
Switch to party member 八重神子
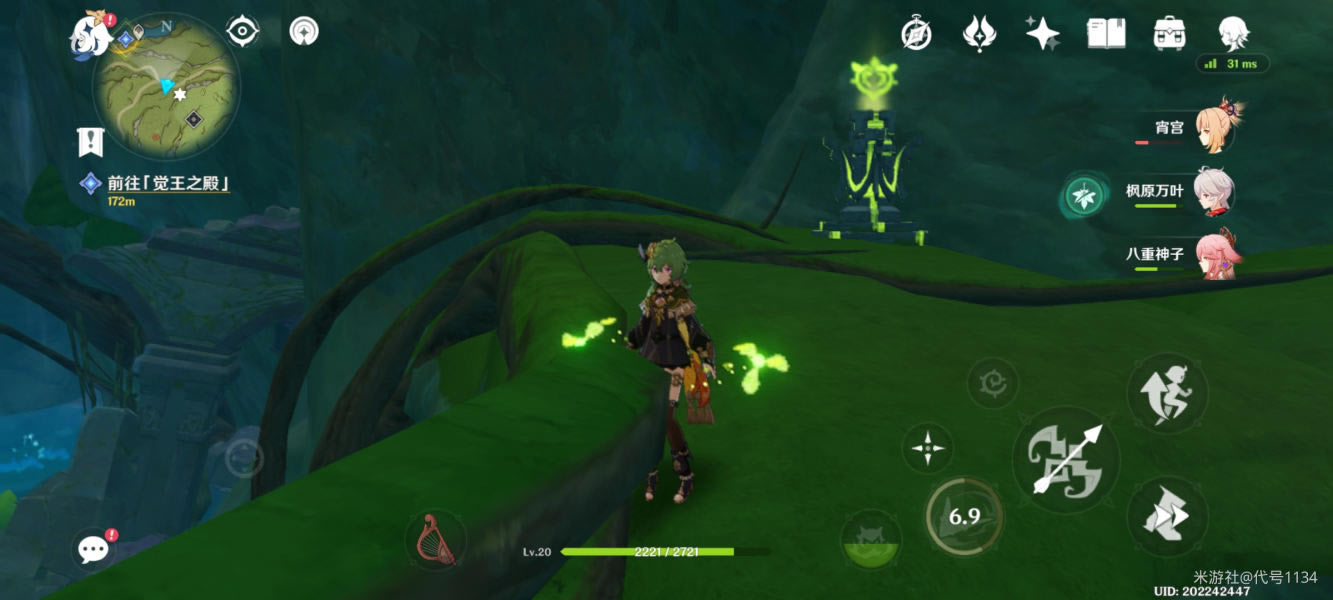[1214, 256]
